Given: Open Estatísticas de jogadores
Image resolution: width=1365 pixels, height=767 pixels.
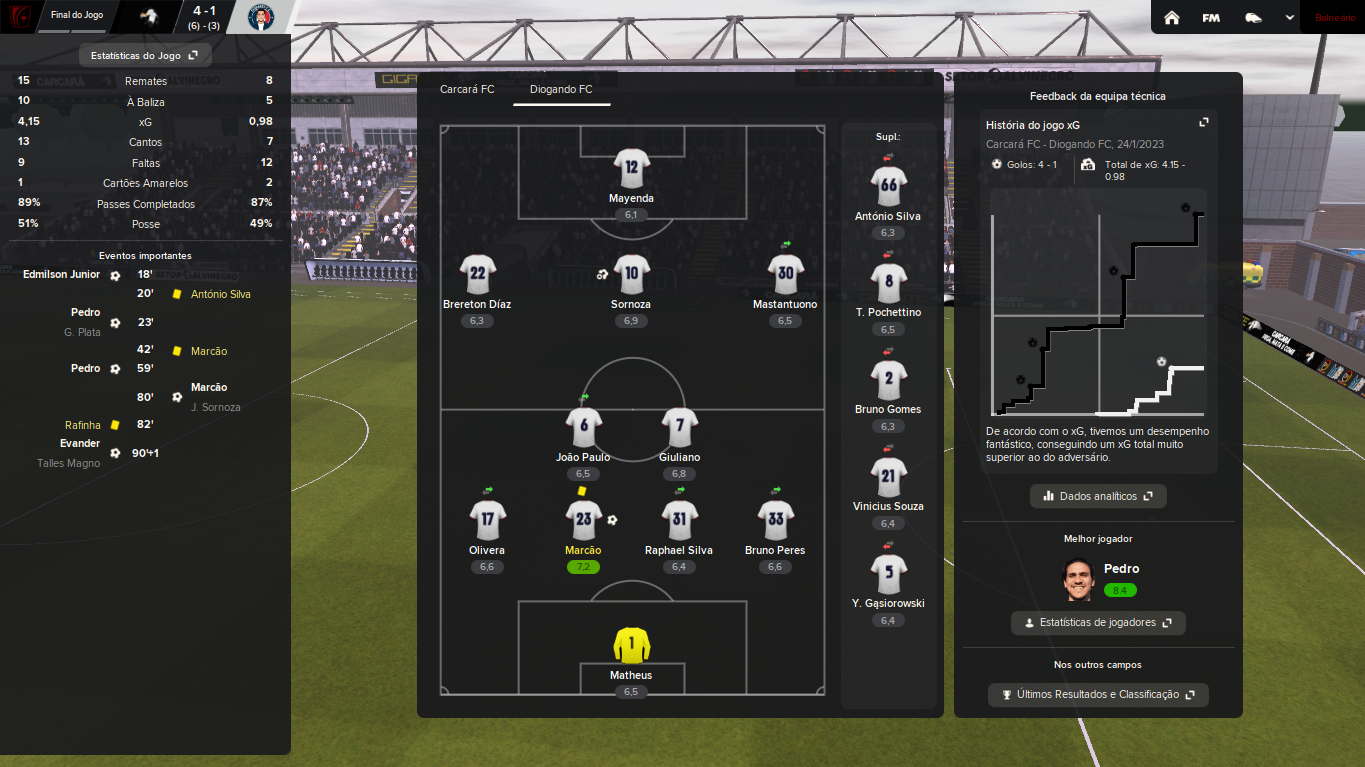Looking at the screenshot, I should tap(1098, 623).
